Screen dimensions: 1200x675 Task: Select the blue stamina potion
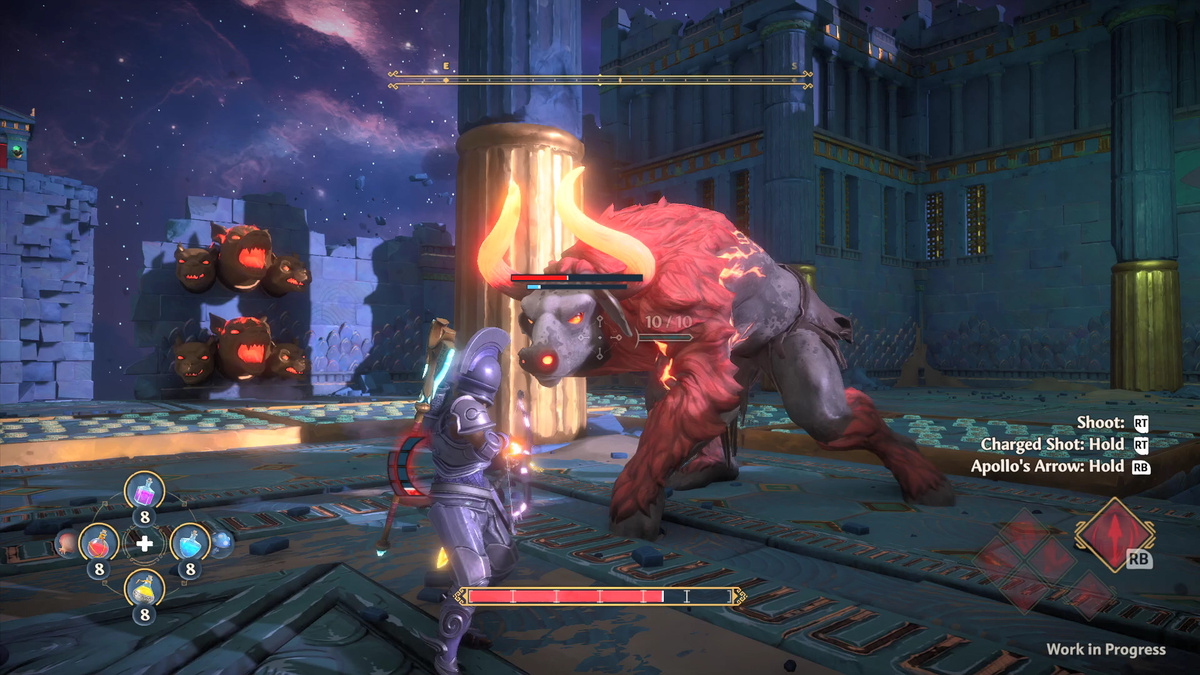pos(189,543)
